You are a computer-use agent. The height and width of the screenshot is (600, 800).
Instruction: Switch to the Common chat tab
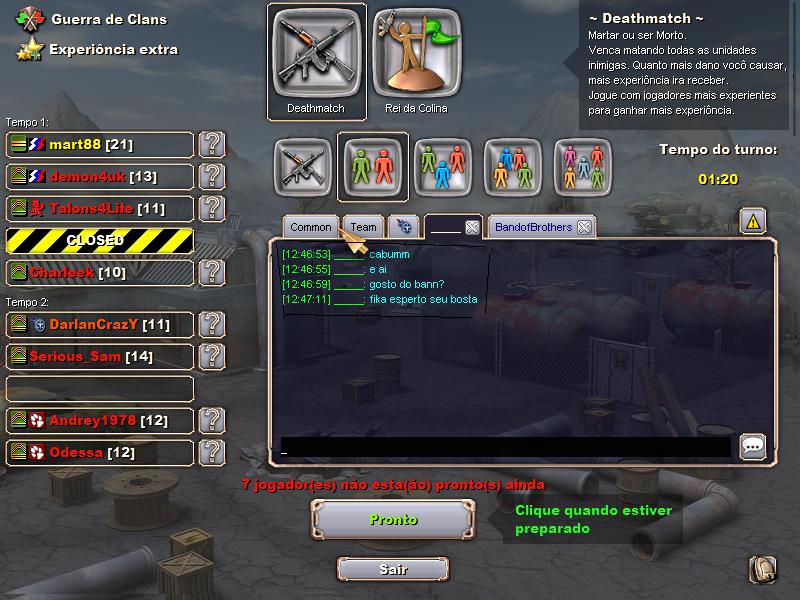[x=311, y=227]
